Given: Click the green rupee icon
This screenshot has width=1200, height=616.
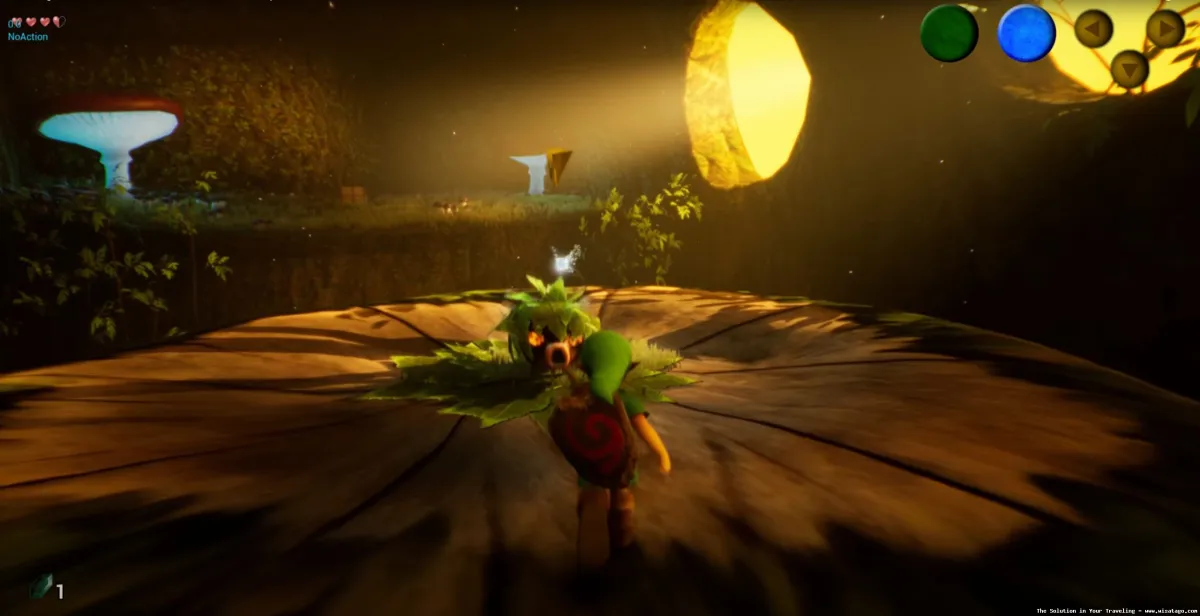Looking at the screenshot, I should click(x=41, y=587).
